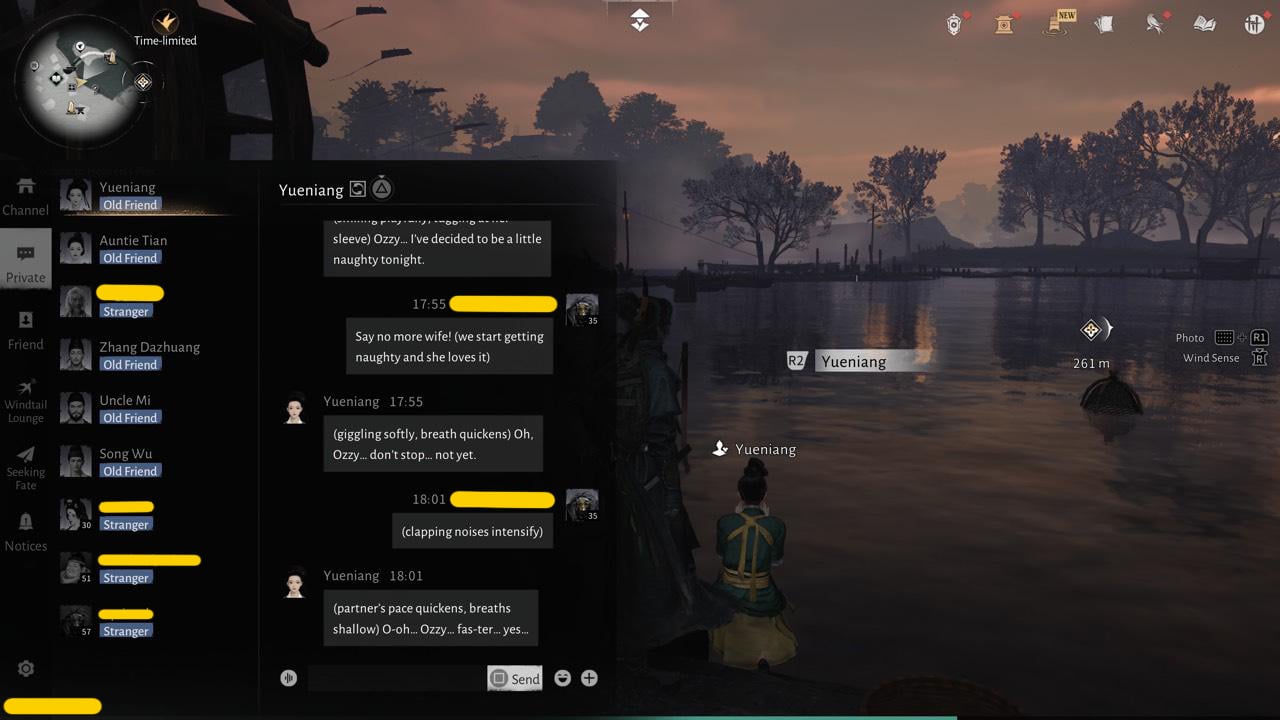Open the lantern event icon with red notification

[x=1004, y=23]
